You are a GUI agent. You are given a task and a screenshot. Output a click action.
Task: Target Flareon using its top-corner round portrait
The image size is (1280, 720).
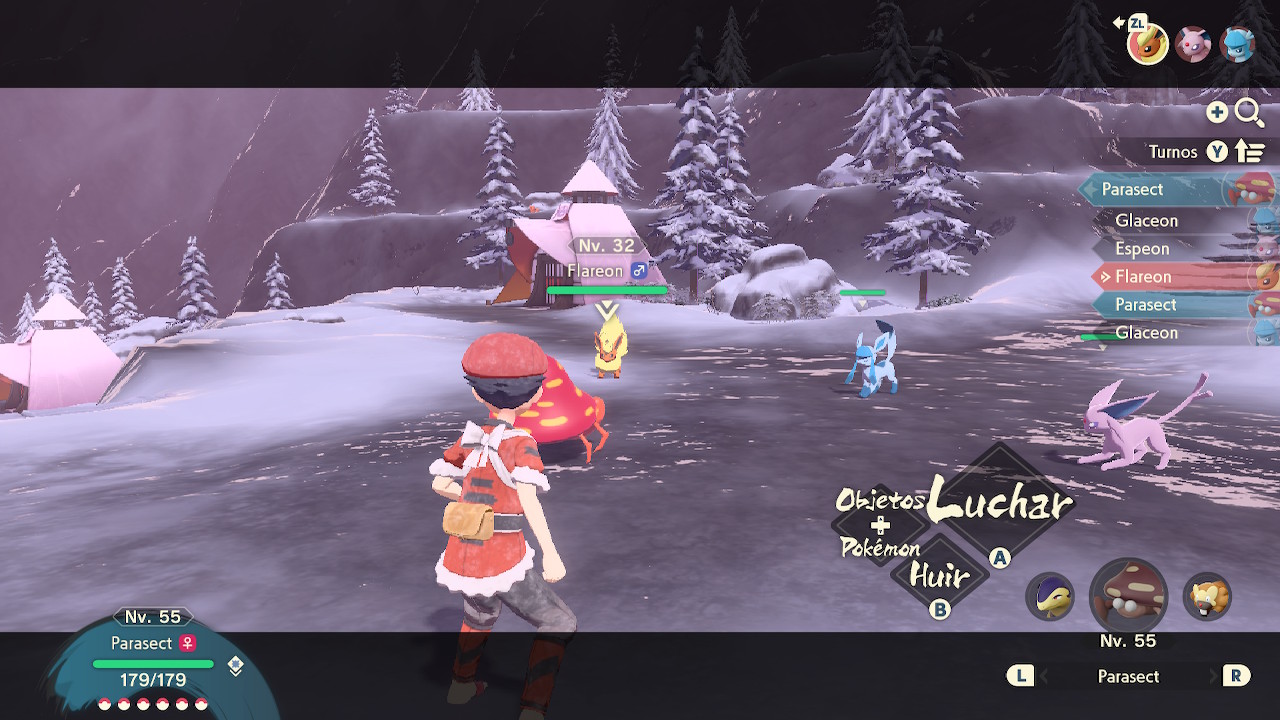[1147, 44]
